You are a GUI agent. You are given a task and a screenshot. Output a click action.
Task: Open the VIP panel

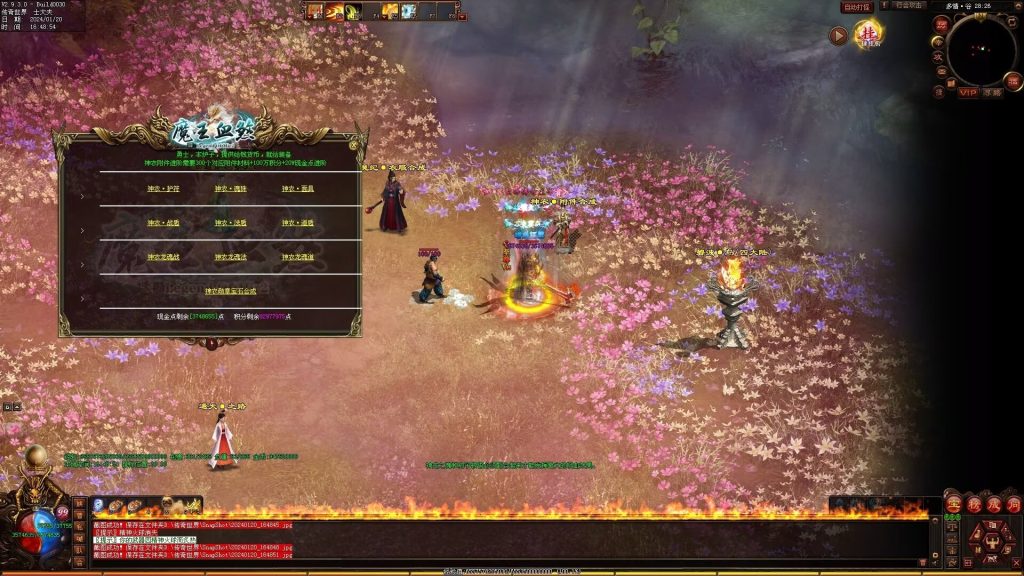click(968, 93)
